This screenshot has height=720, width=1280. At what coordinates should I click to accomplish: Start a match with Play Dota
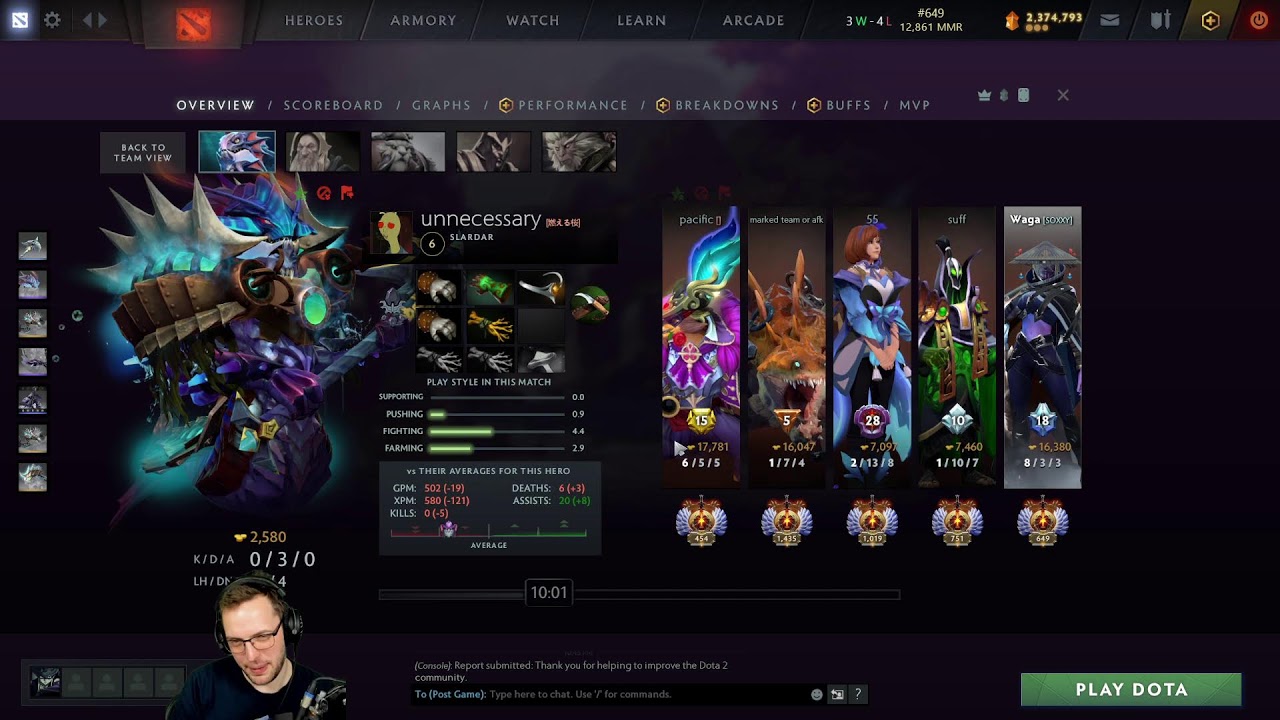click(1131, 689)
